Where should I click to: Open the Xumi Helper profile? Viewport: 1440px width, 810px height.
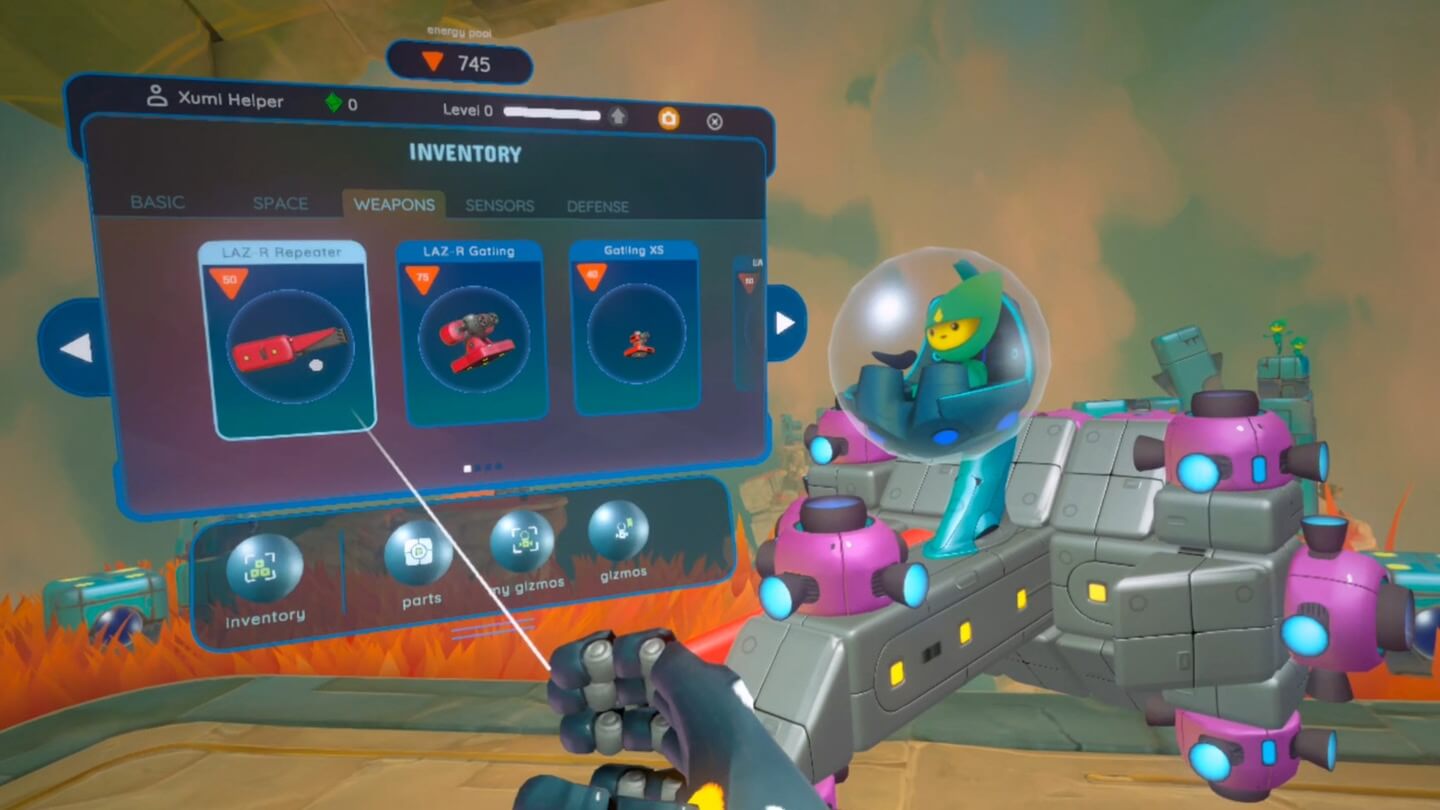[214, 100]
